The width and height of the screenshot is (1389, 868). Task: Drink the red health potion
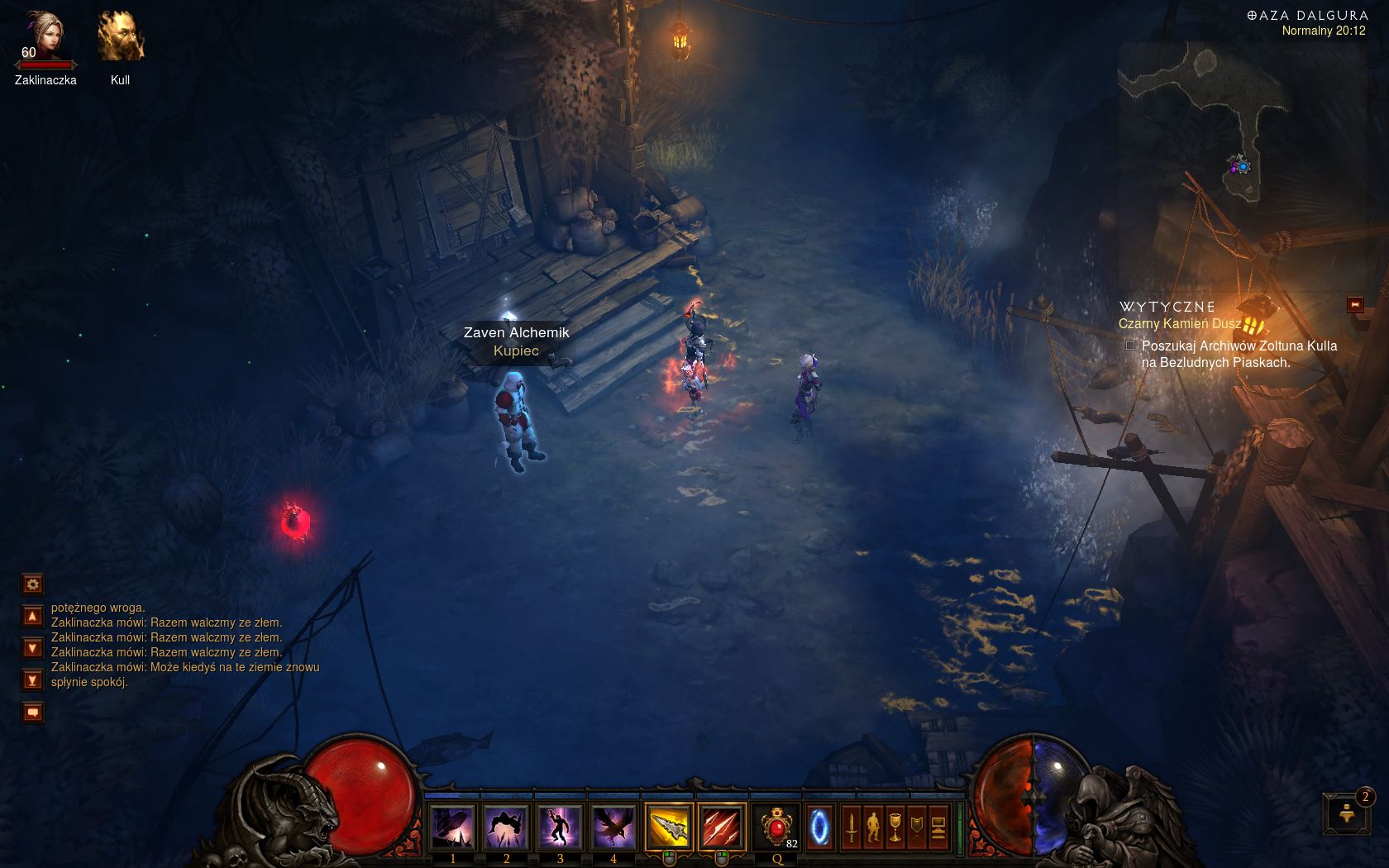pos(776,826)
